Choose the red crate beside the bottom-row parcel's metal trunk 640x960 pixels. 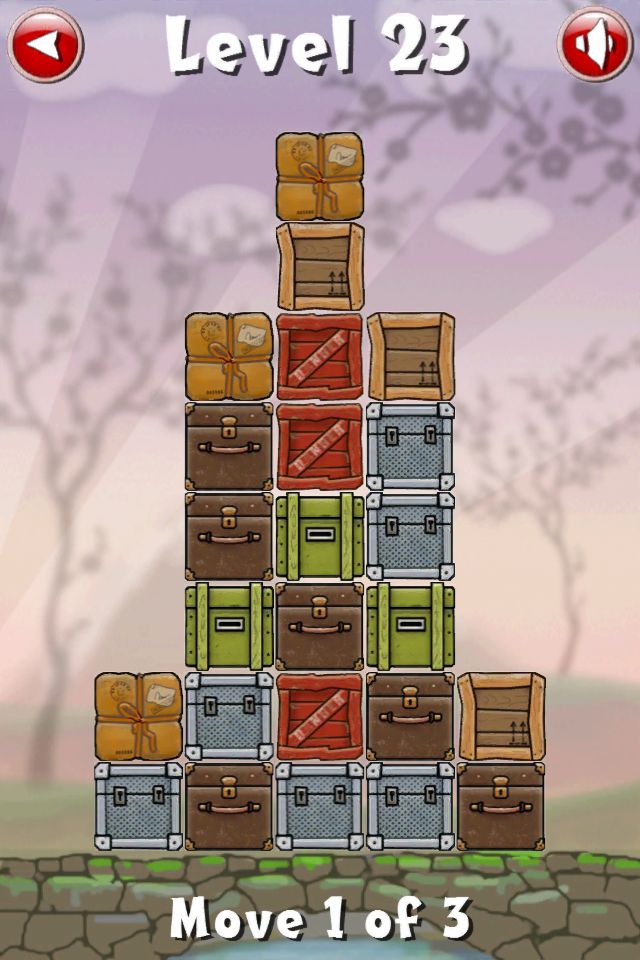(x=320, y=716)
